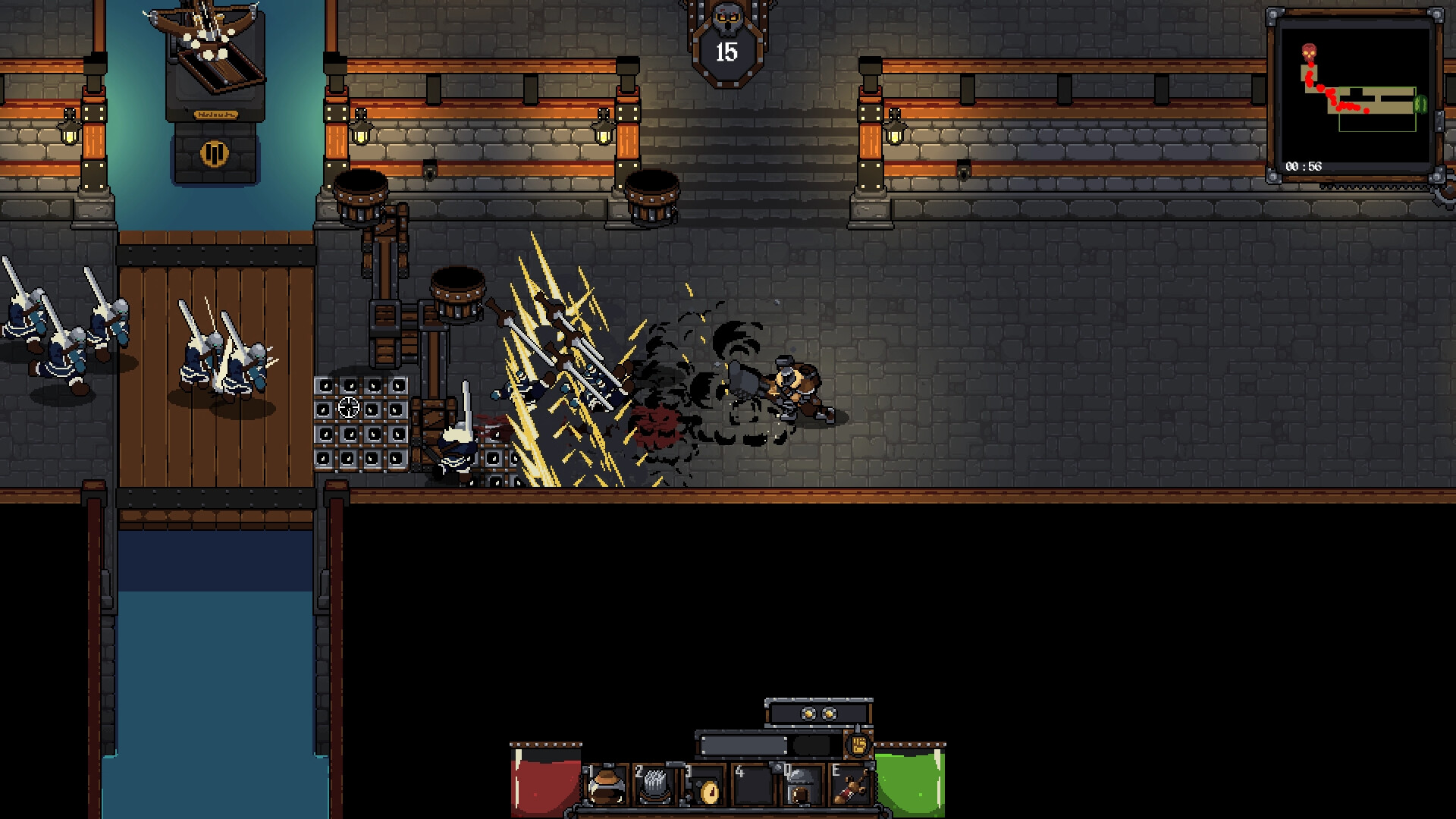Screen dimensions: 1456x819
Task: Use the golden clock item in slot 3
Action: coord(708,792)
